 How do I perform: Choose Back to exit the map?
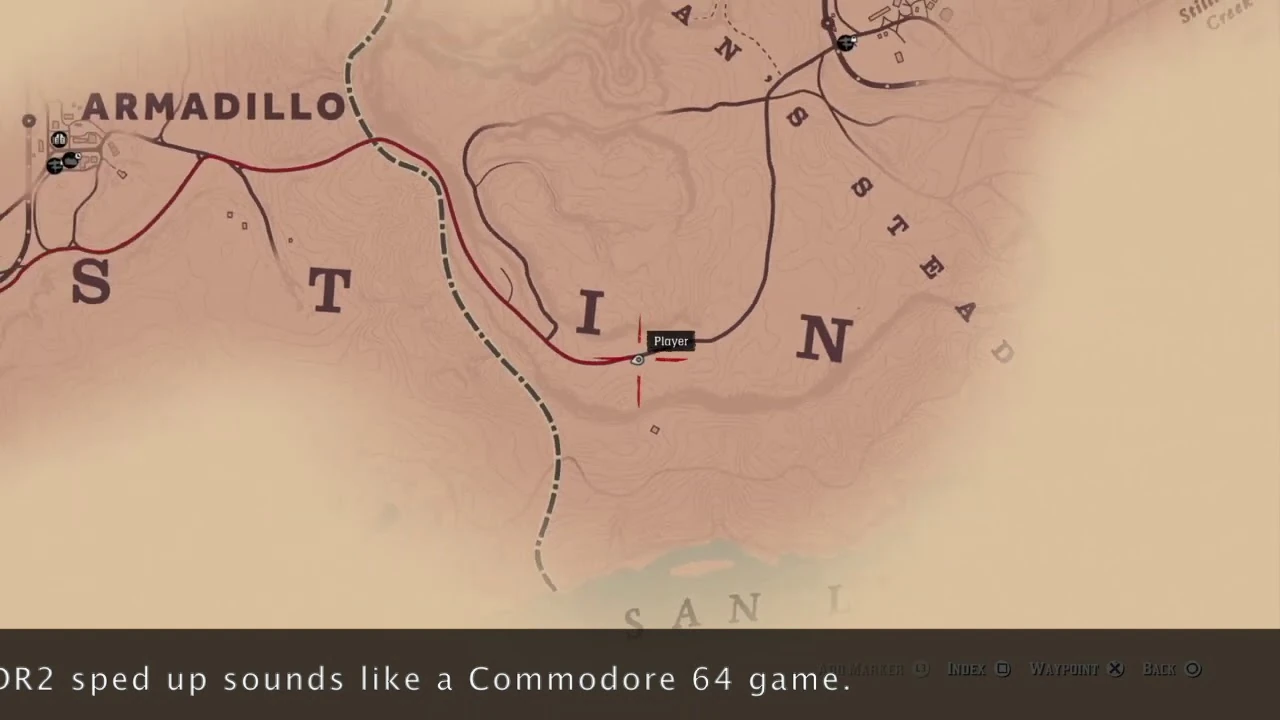coord(1159,669)
